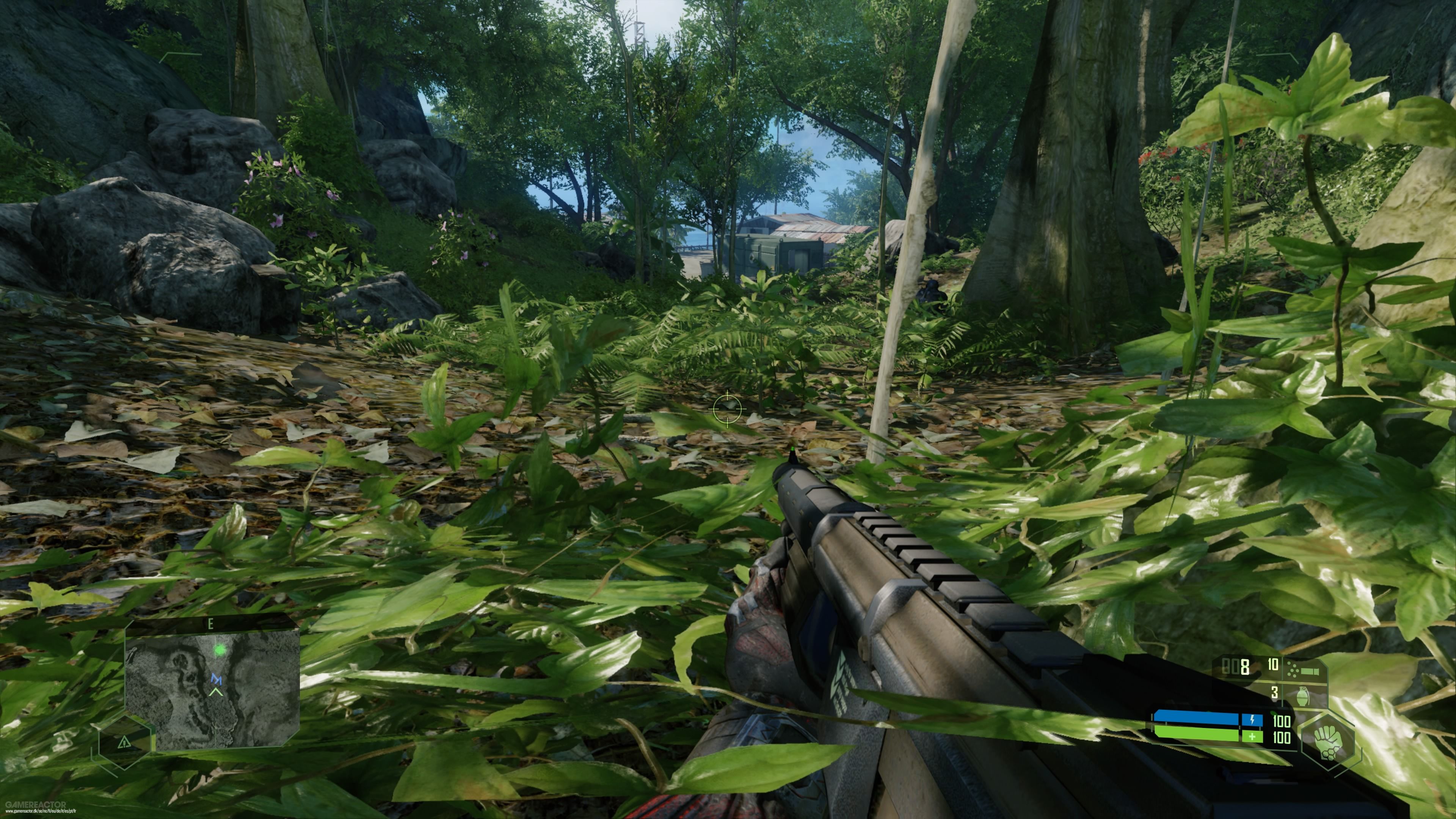
Task: Click the green plus health icon
Action: [1252, 737]
